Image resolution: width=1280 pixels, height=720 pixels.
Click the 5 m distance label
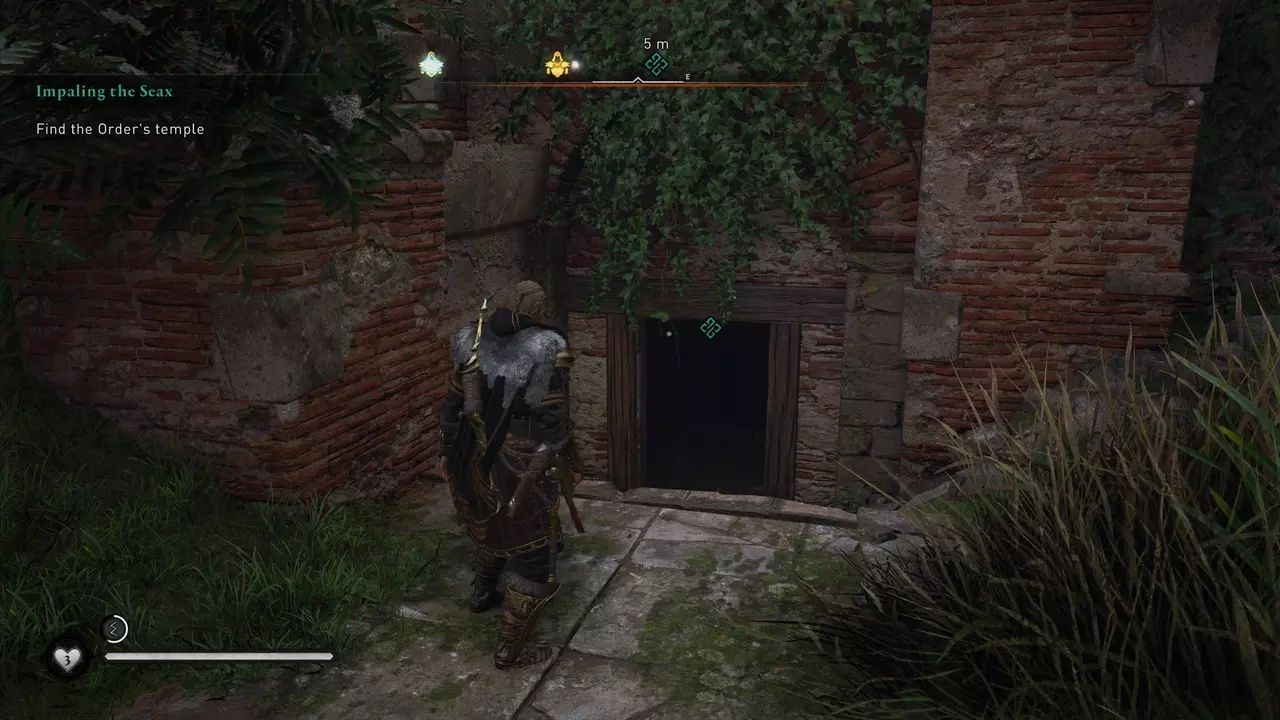pyautogui.click(x=656, y=43)
